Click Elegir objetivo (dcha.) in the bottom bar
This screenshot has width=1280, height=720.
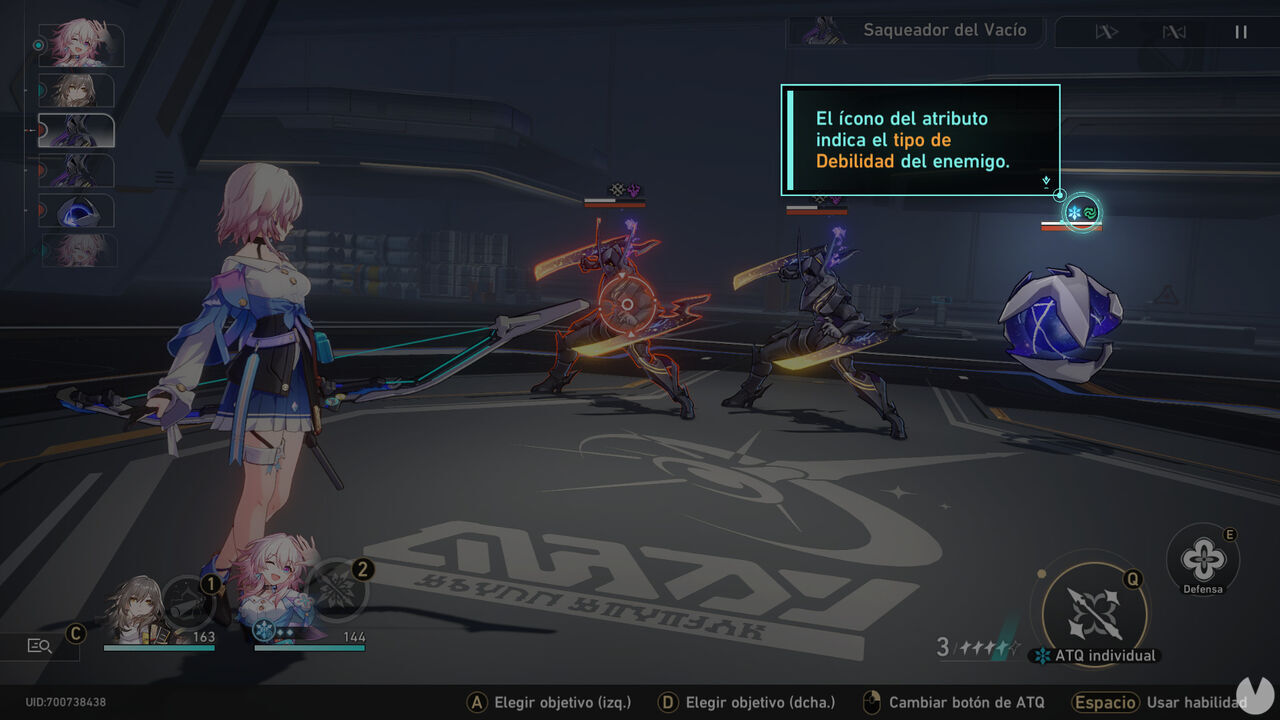coord(750,702)
